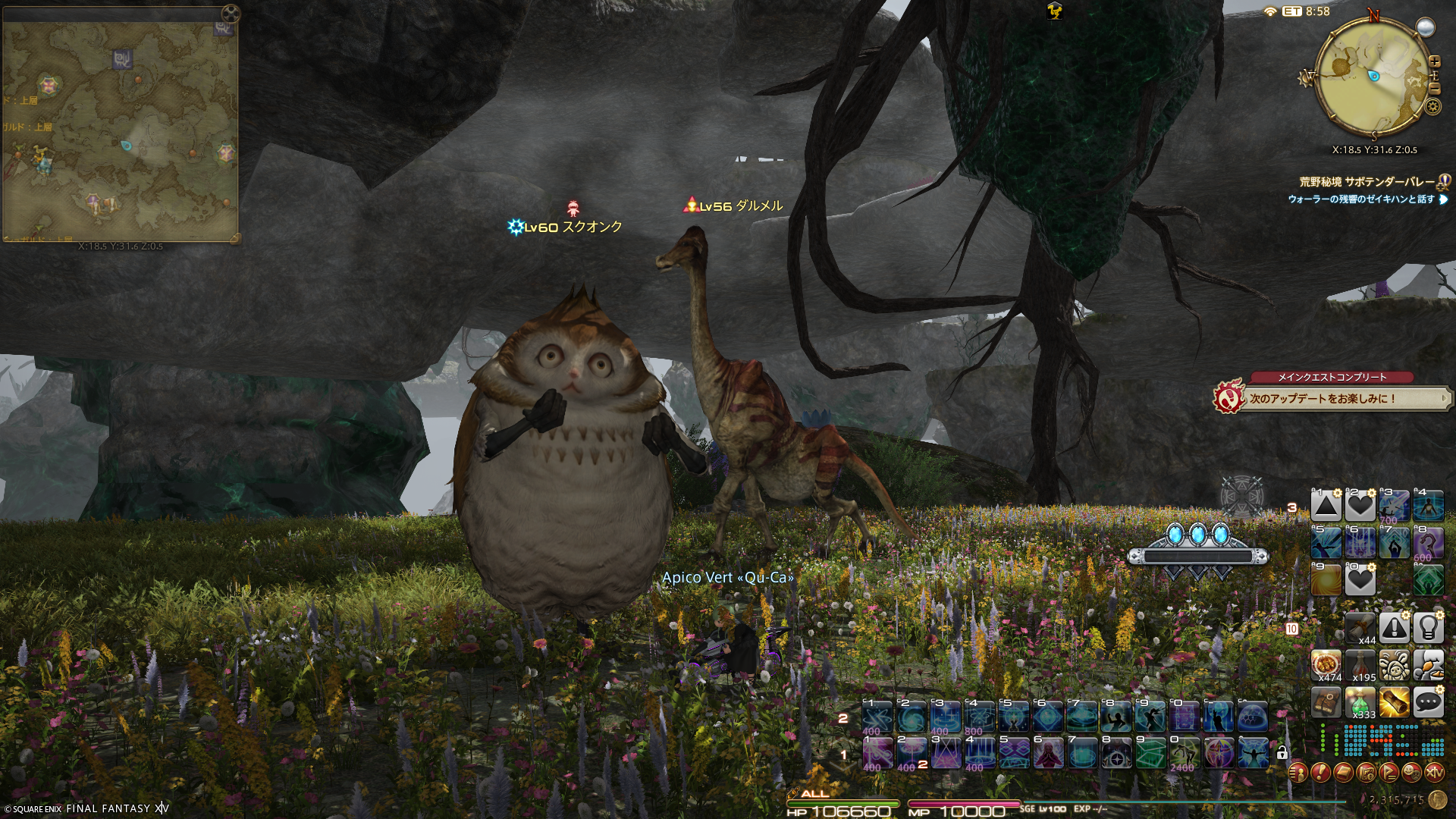Zoom out the round minimap
The height and width of the screenshot is (819, 1456).
point(1434,87)
